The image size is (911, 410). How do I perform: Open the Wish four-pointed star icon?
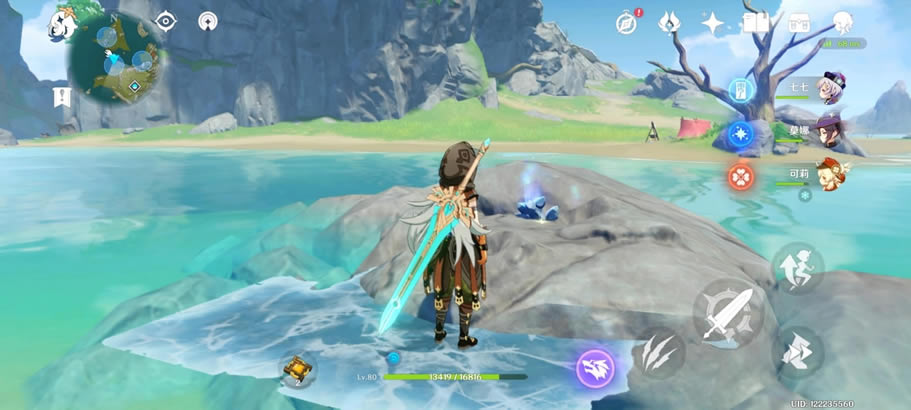713,22
